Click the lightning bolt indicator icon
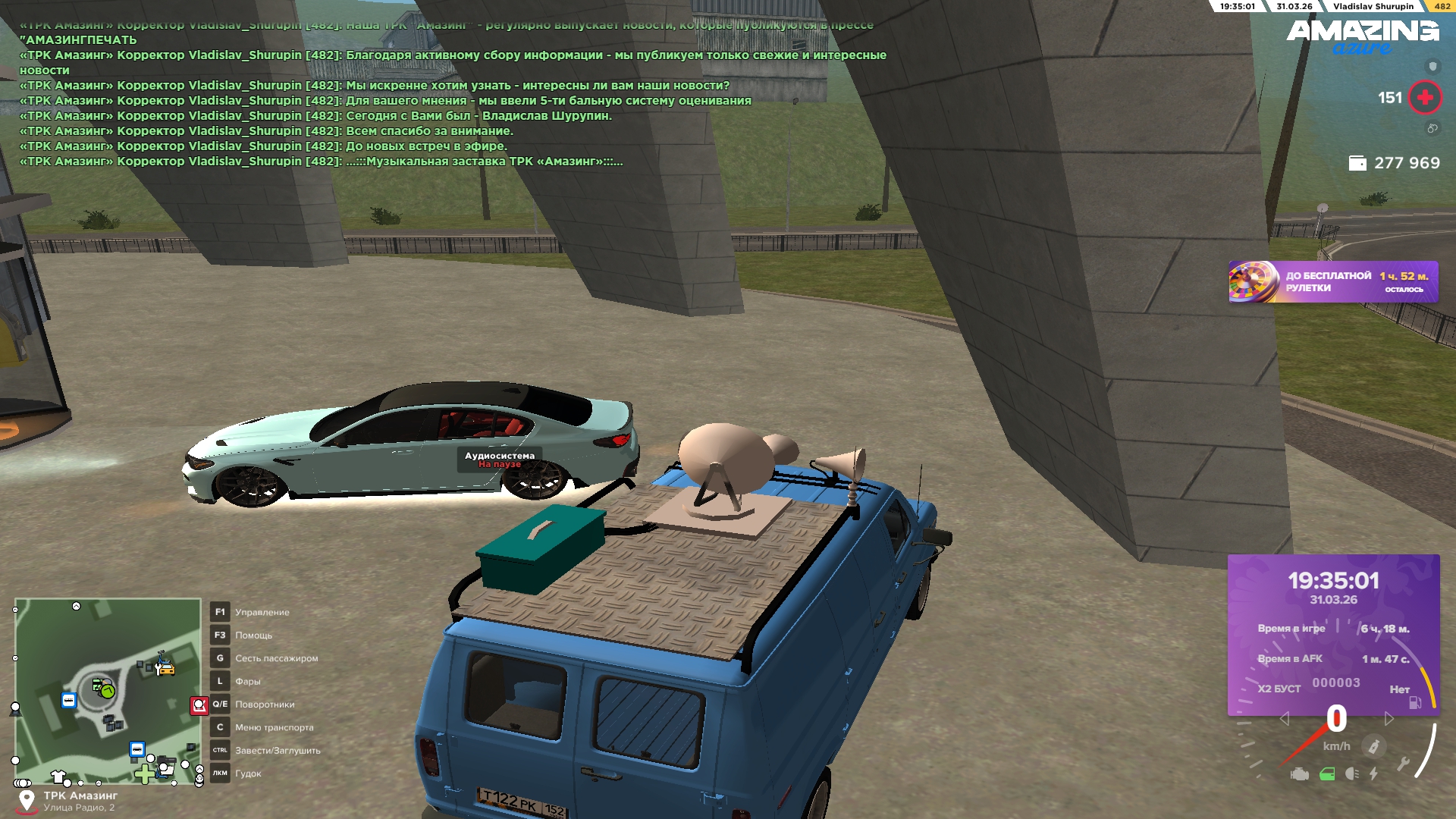Screen dimensions: 1456x819 coord(1373,774)
